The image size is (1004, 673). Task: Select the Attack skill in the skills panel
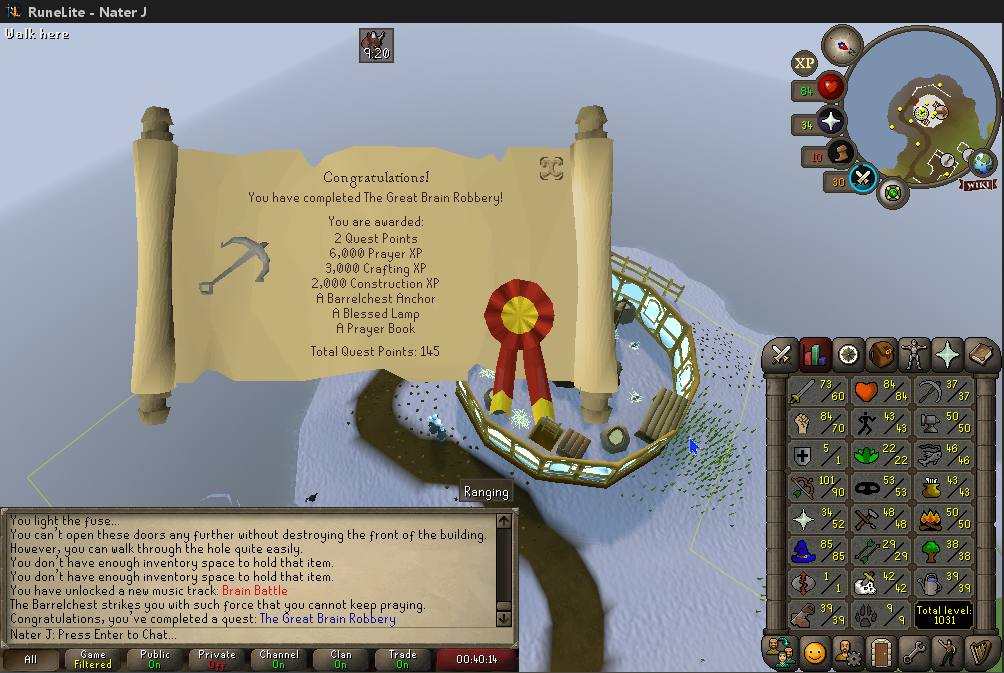tap(815, 394)
